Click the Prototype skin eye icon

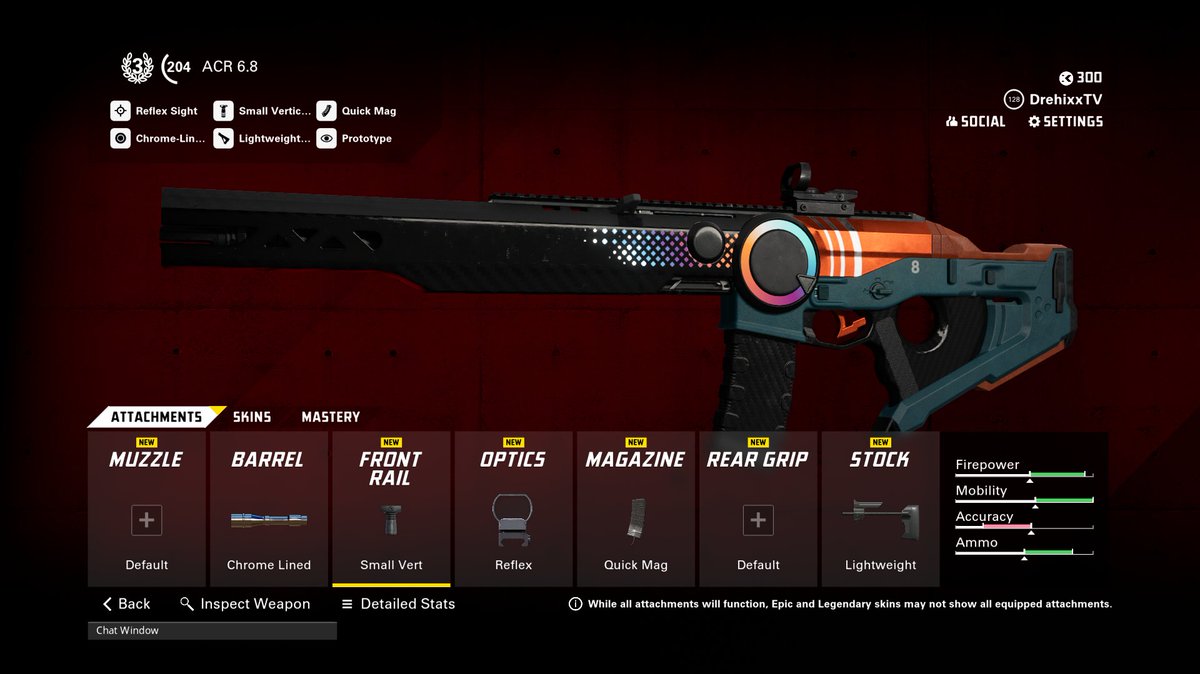327,139
